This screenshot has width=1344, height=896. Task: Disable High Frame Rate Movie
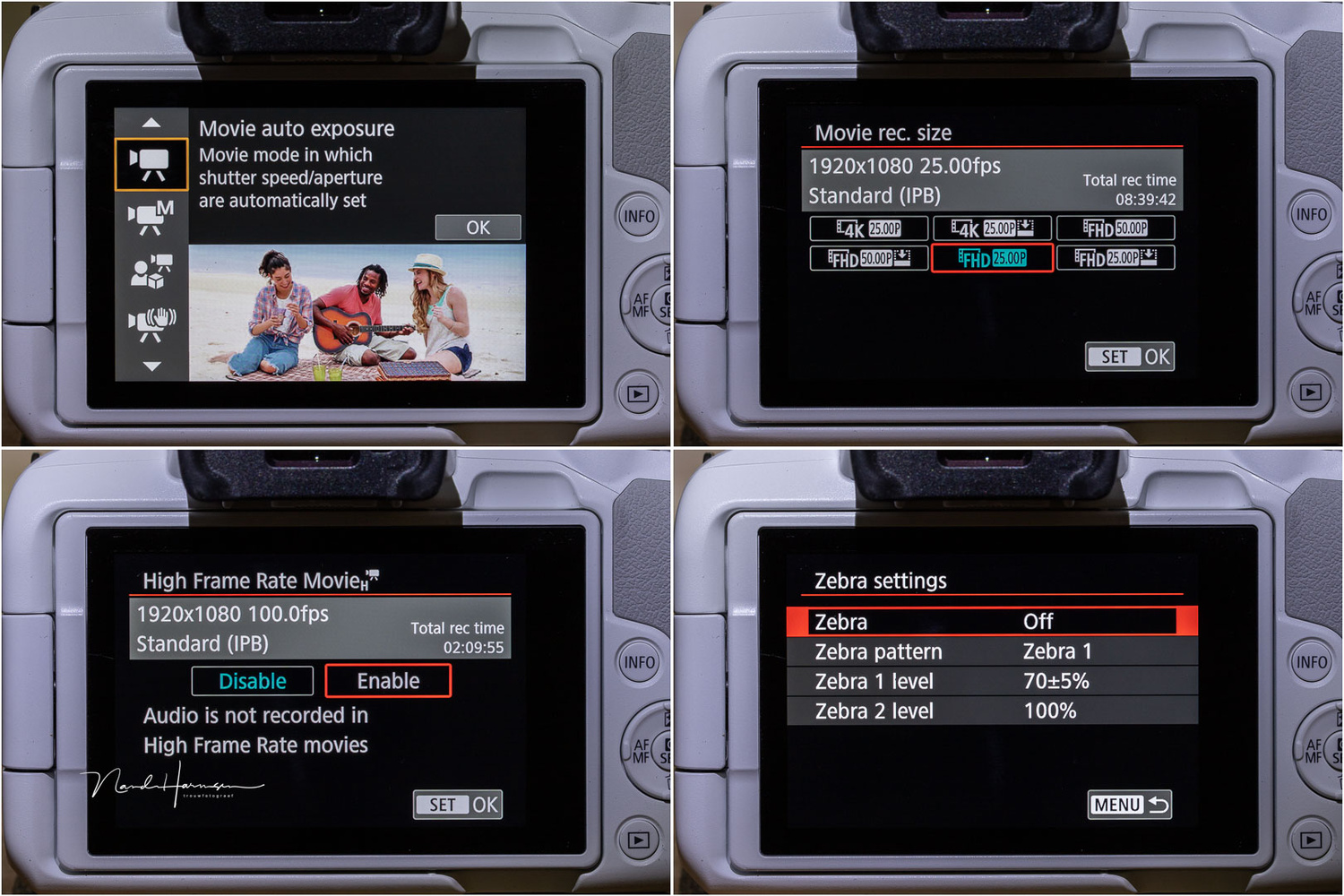[x=252, y=681]
